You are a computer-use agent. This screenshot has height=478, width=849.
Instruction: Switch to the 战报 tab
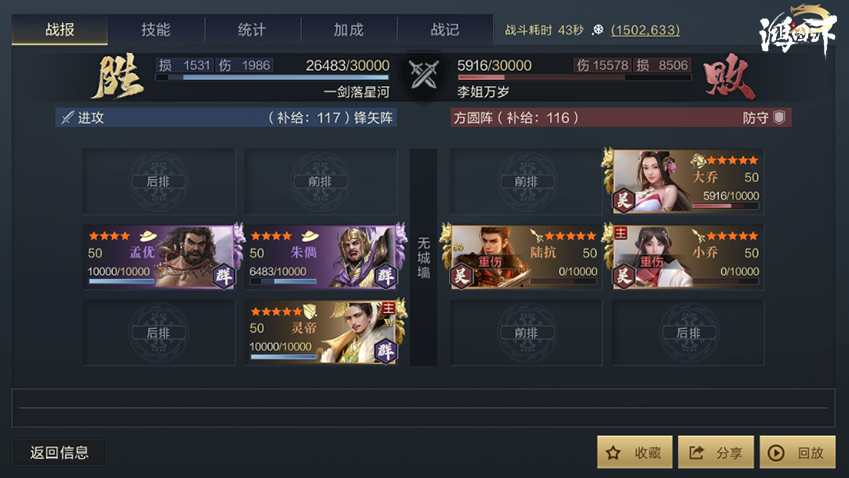click(60, 30)
